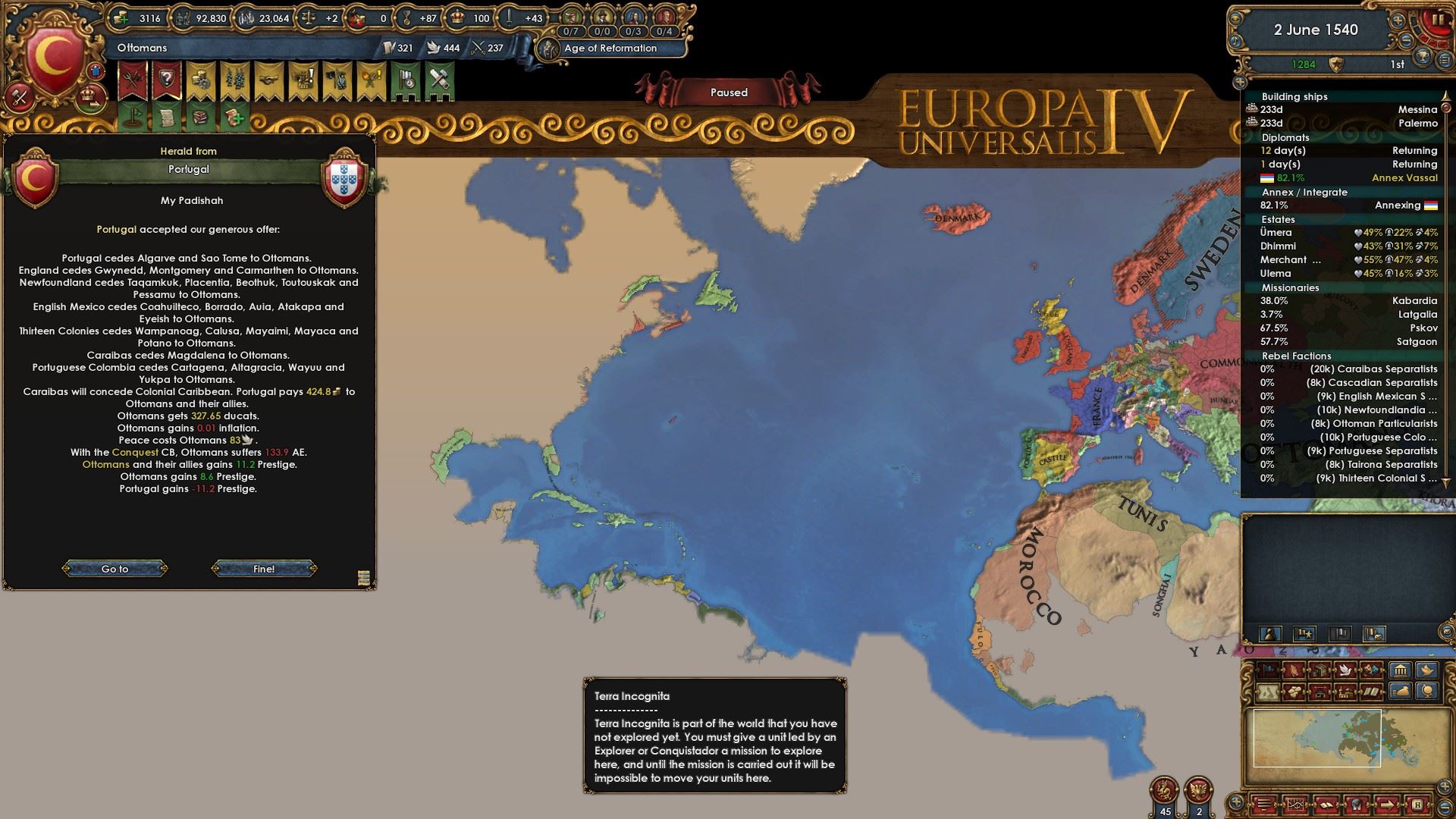Activate the open-book map mode button
This screenshot has height=819, width=1456.
point(1372,692)
